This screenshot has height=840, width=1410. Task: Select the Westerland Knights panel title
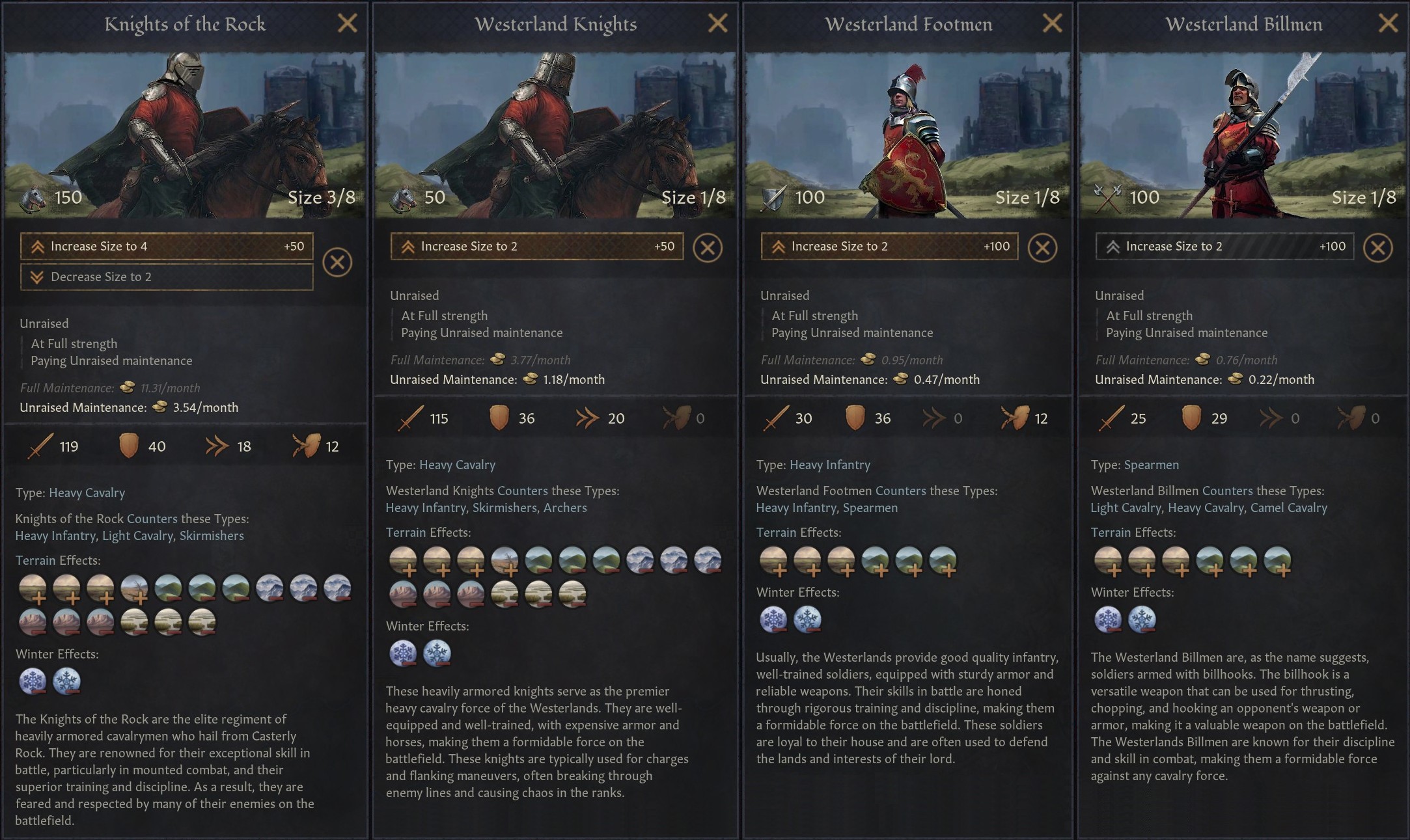pos(555,24)
